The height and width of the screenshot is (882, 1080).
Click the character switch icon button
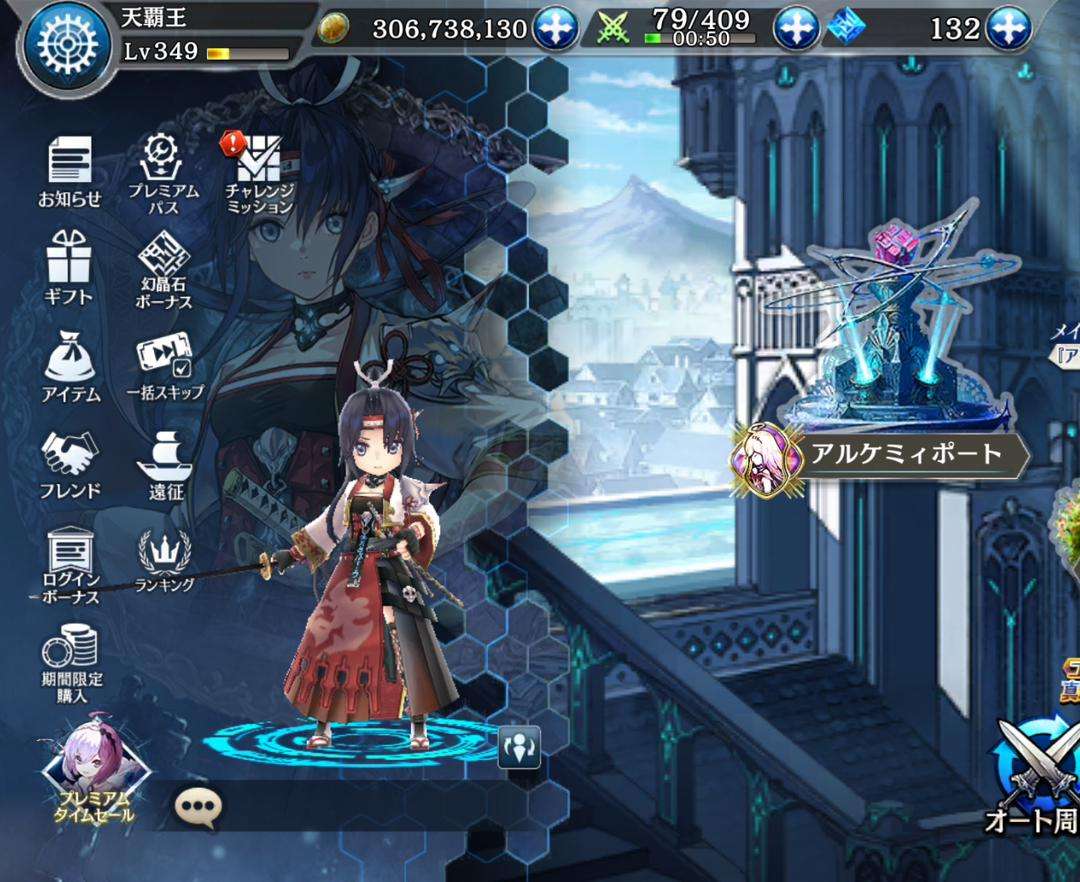tap(519, 746)
